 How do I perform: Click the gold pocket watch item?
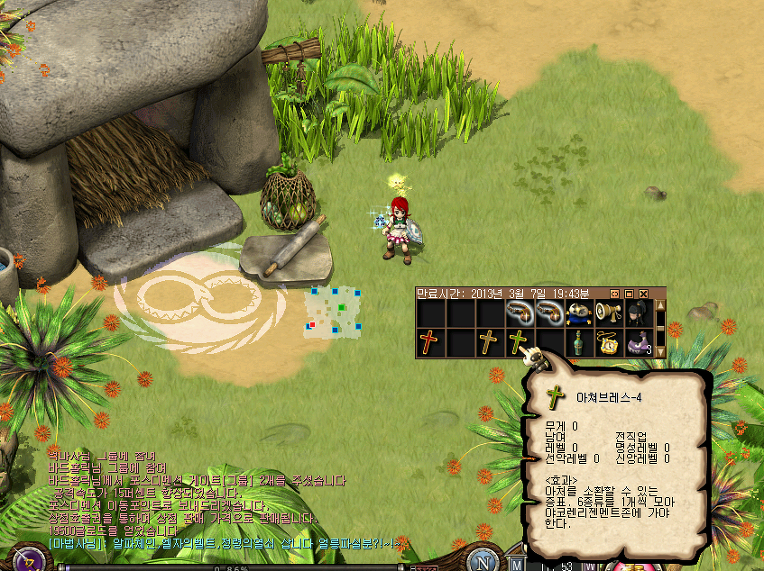pyautogui.click(x=608, y=343)
